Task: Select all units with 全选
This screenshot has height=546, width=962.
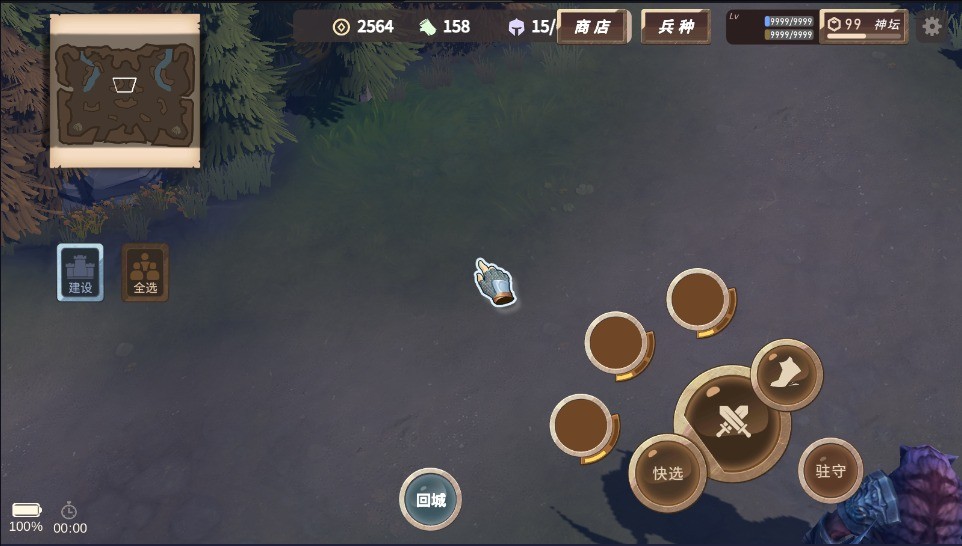Action: tap(145, 272)
